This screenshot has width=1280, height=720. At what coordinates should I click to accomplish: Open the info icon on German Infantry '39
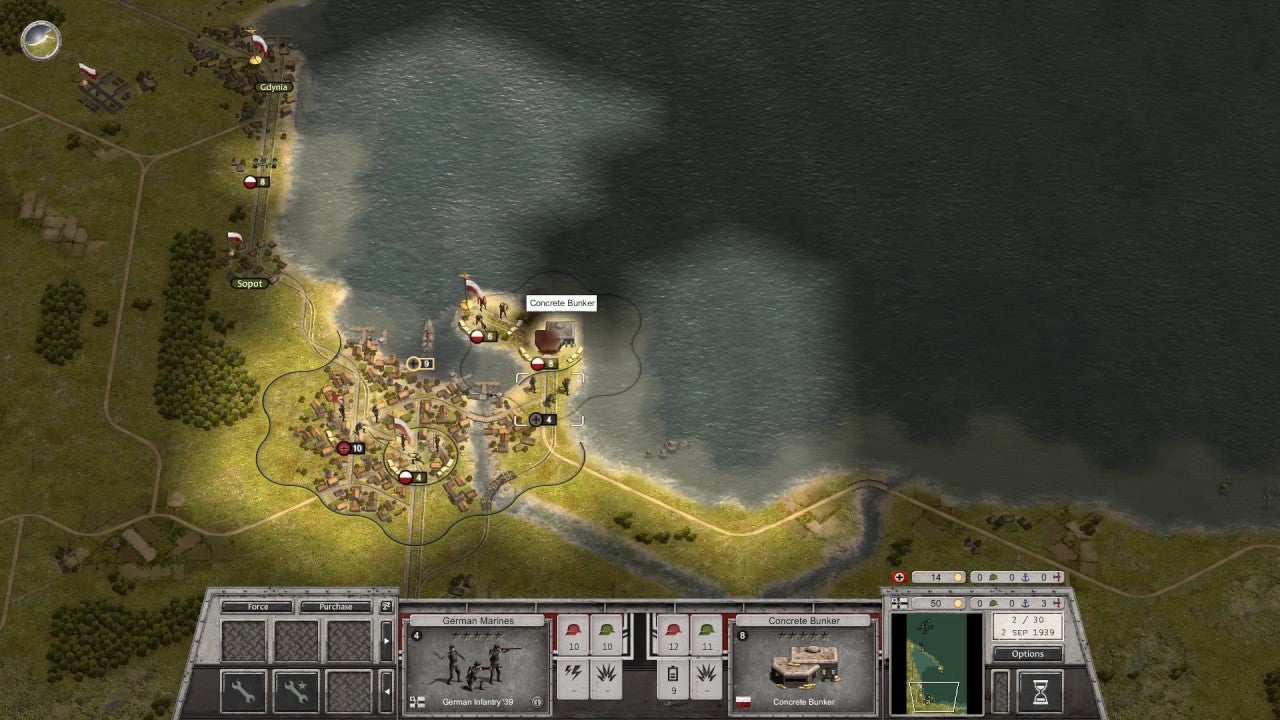click(536, 703)
